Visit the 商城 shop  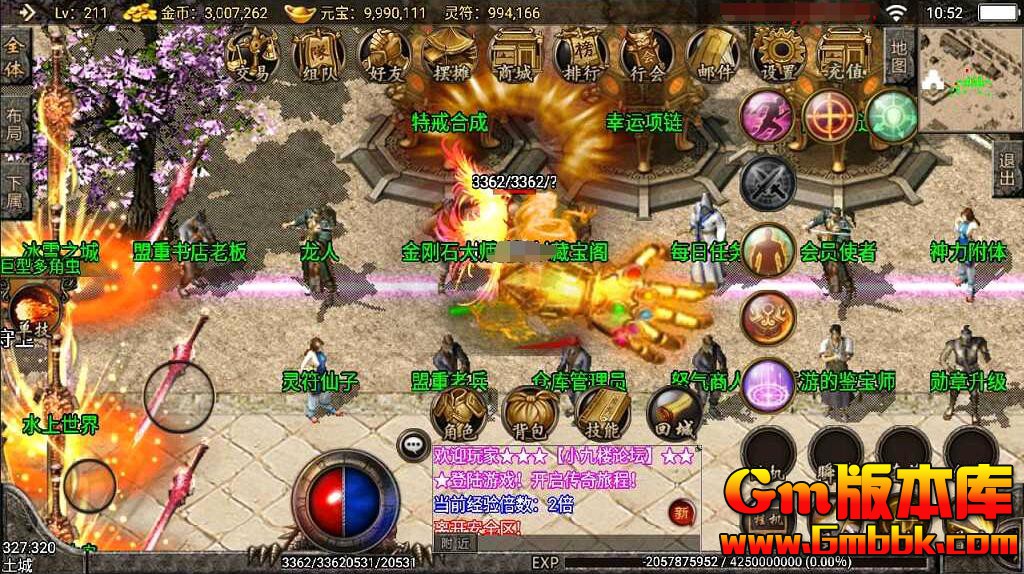515,53
